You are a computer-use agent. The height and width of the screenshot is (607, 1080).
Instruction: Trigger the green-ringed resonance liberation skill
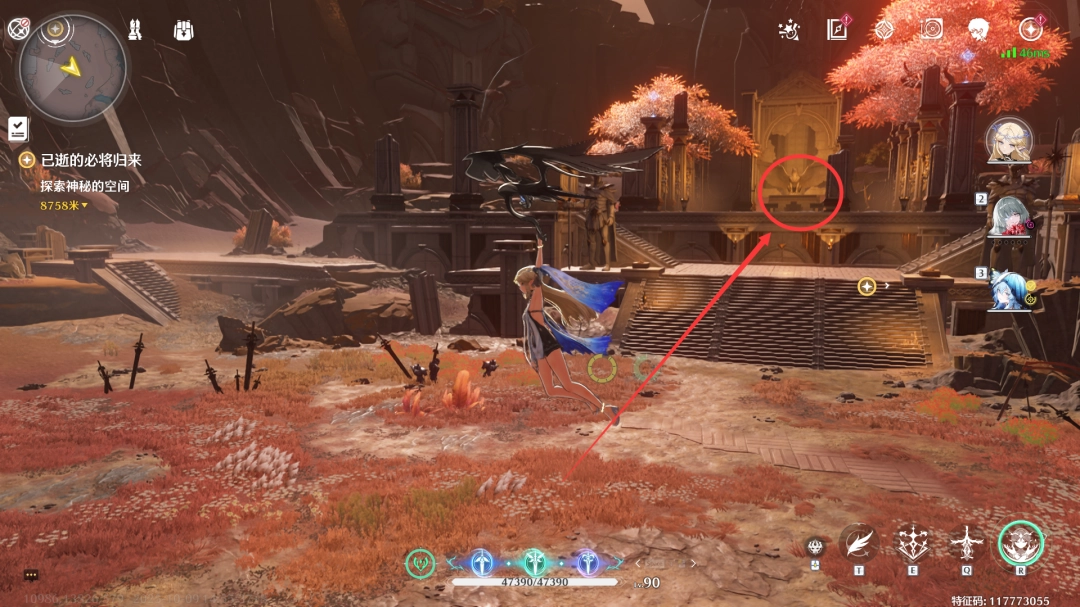(1021, 542)
